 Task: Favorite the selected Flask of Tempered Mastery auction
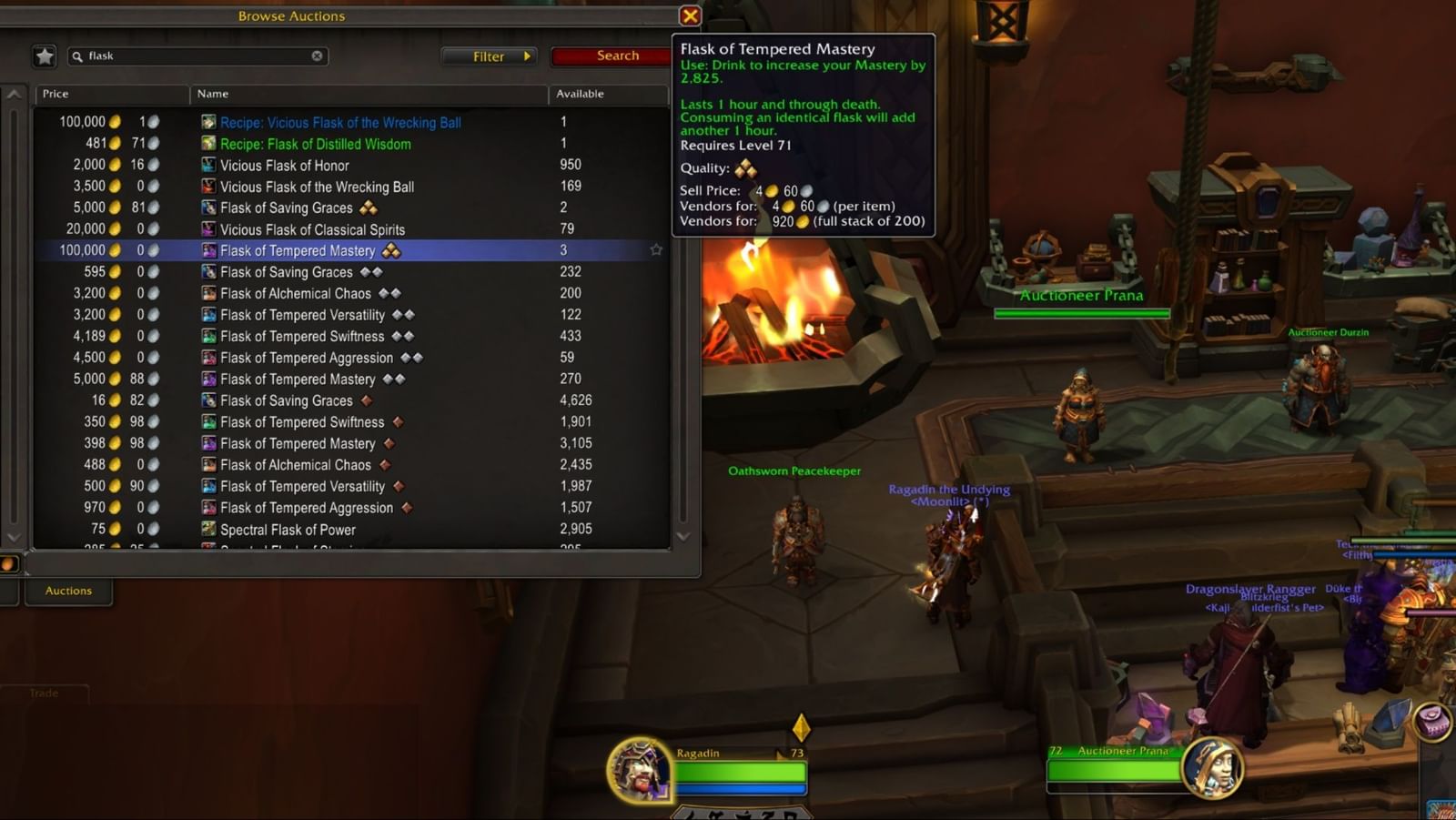click(x=657, y=250)
